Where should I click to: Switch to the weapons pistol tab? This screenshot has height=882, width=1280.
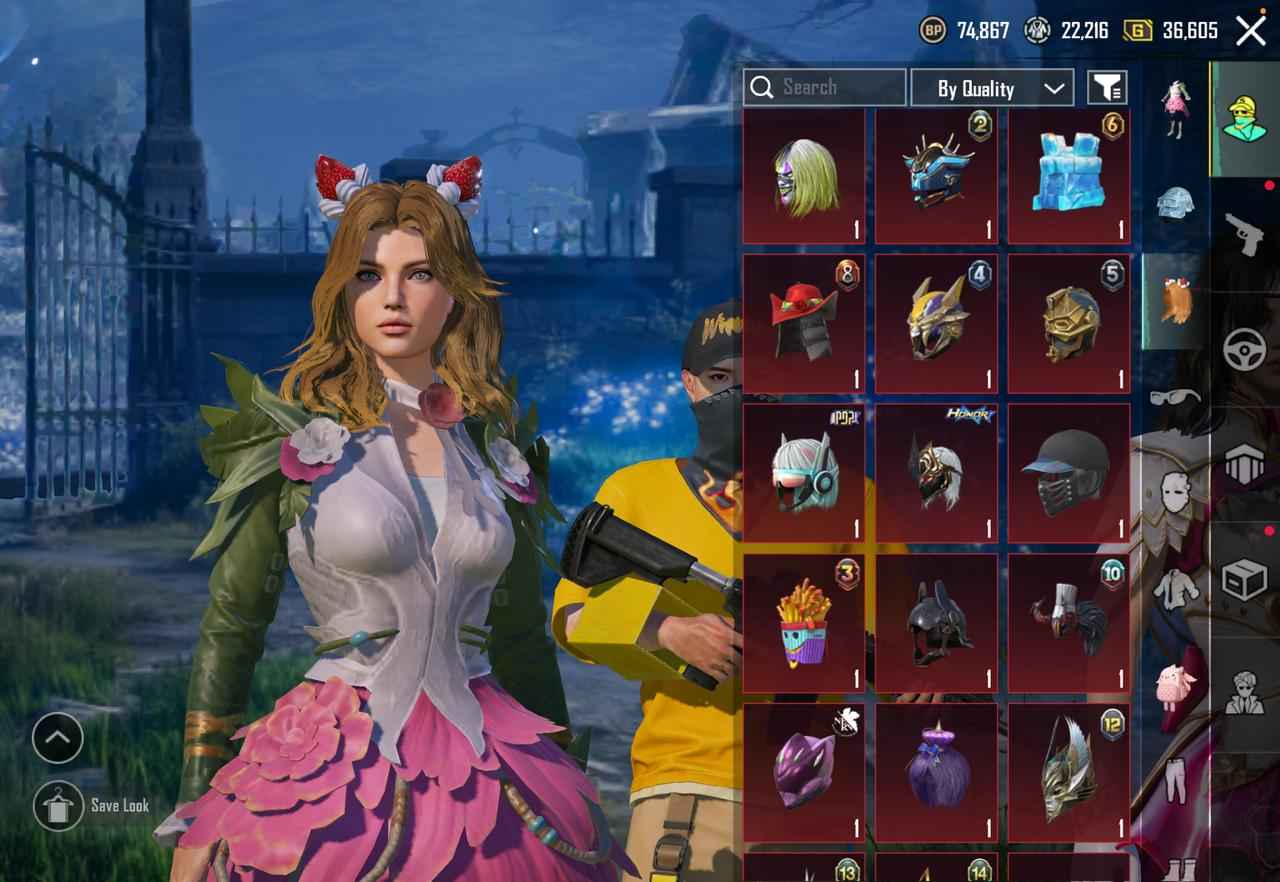1244,235
